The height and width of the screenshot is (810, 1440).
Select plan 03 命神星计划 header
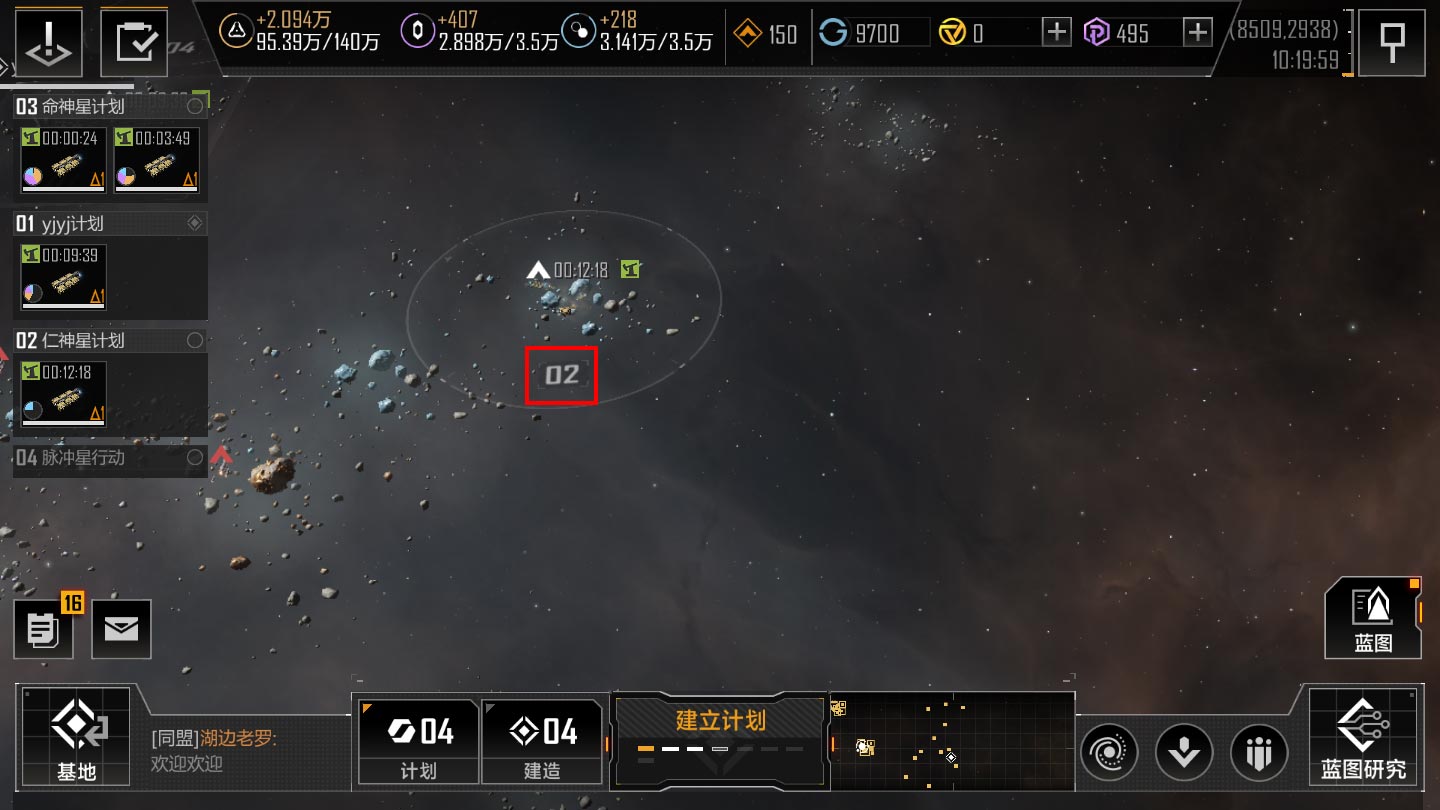point(100,104)
